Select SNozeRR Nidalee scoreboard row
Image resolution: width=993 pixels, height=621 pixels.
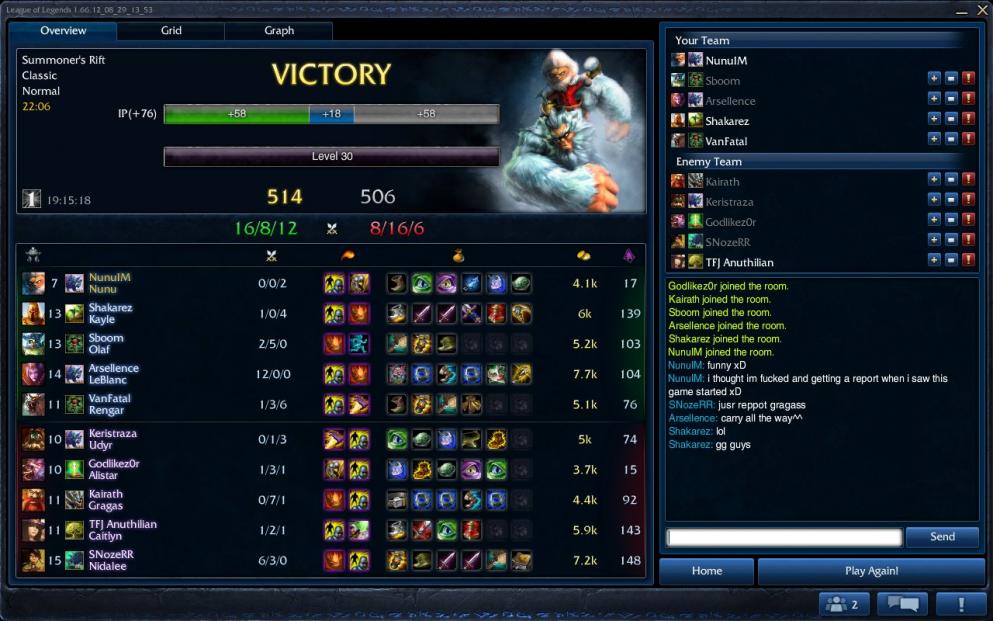330,560
